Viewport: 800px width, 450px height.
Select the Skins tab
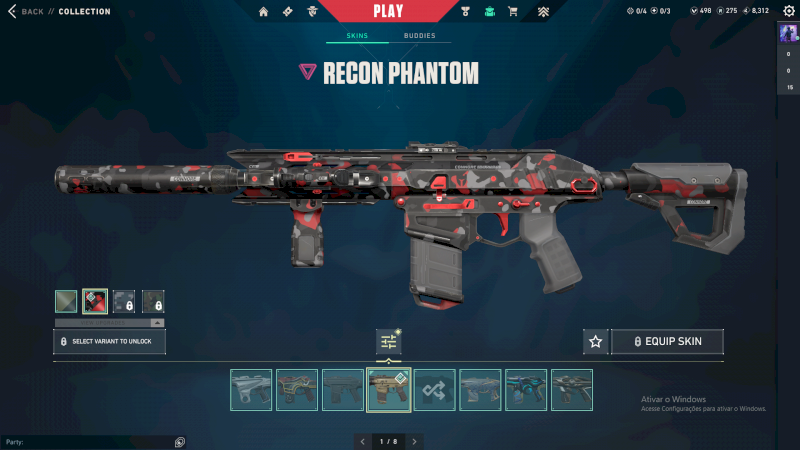pyautogui.click(x=357, y=36)
